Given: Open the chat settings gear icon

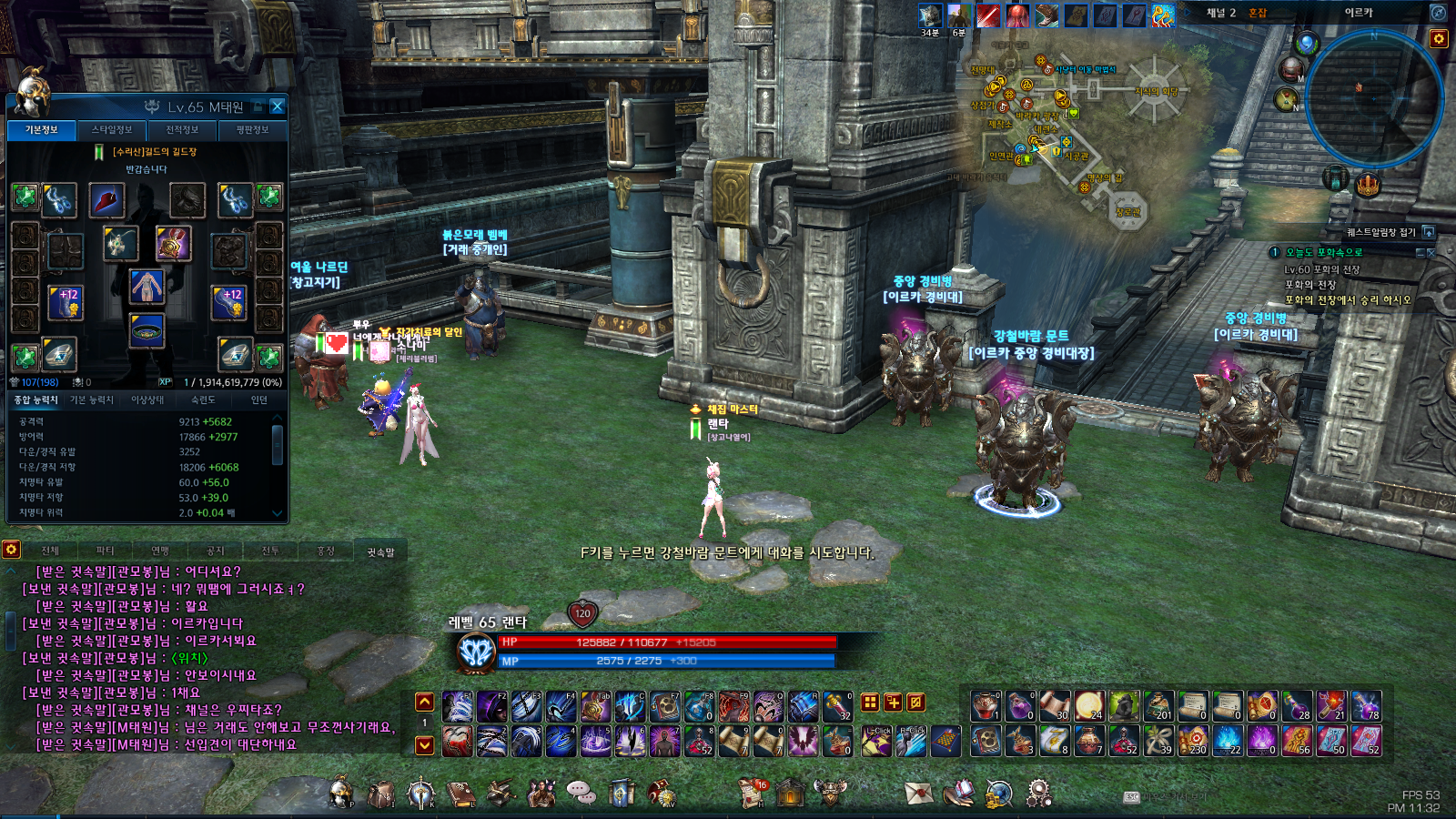Looking at the screenshot, I should point(11,550).
